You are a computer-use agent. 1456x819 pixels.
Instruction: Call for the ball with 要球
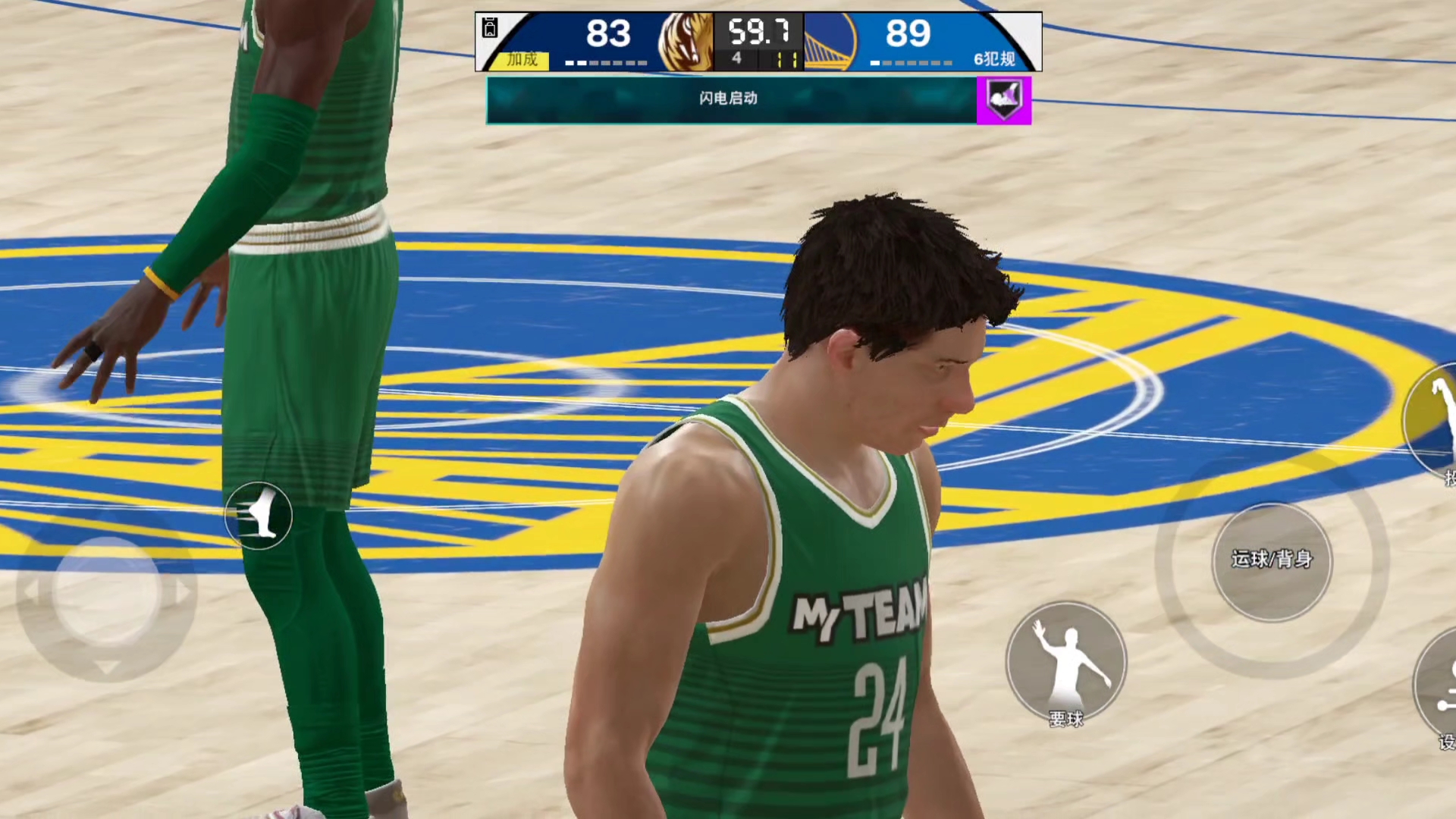coord(1065,662)
